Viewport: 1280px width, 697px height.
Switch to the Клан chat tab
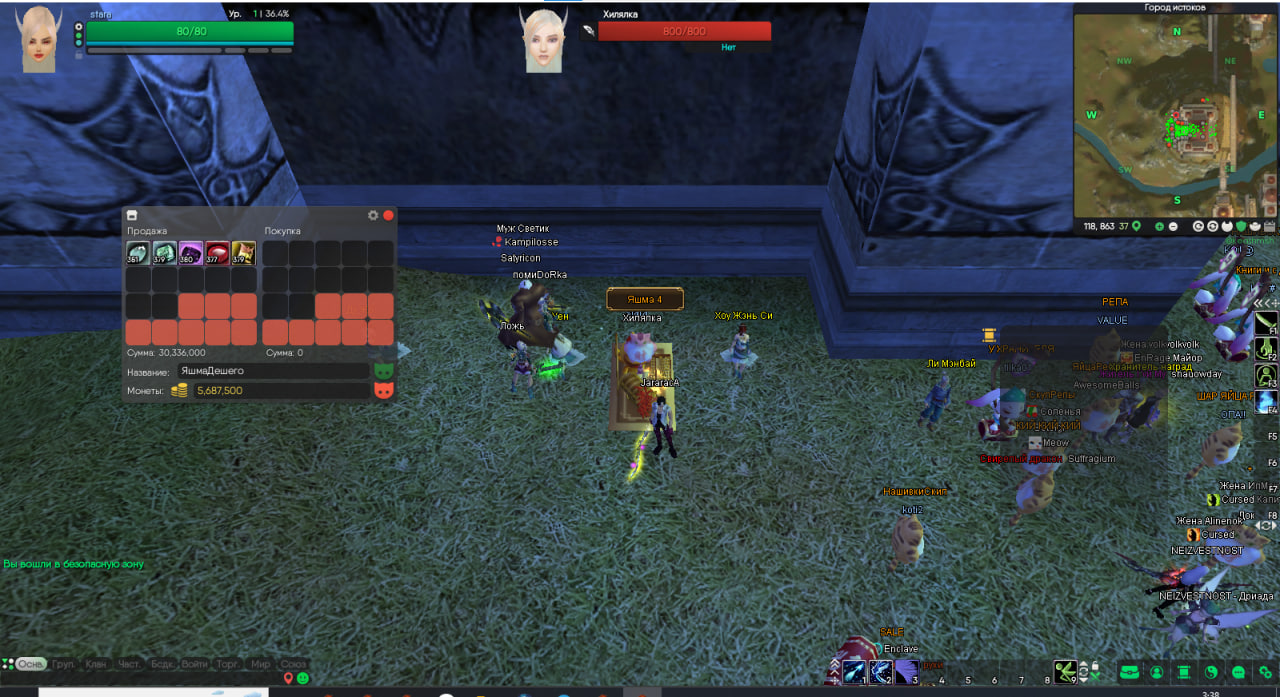96,664
